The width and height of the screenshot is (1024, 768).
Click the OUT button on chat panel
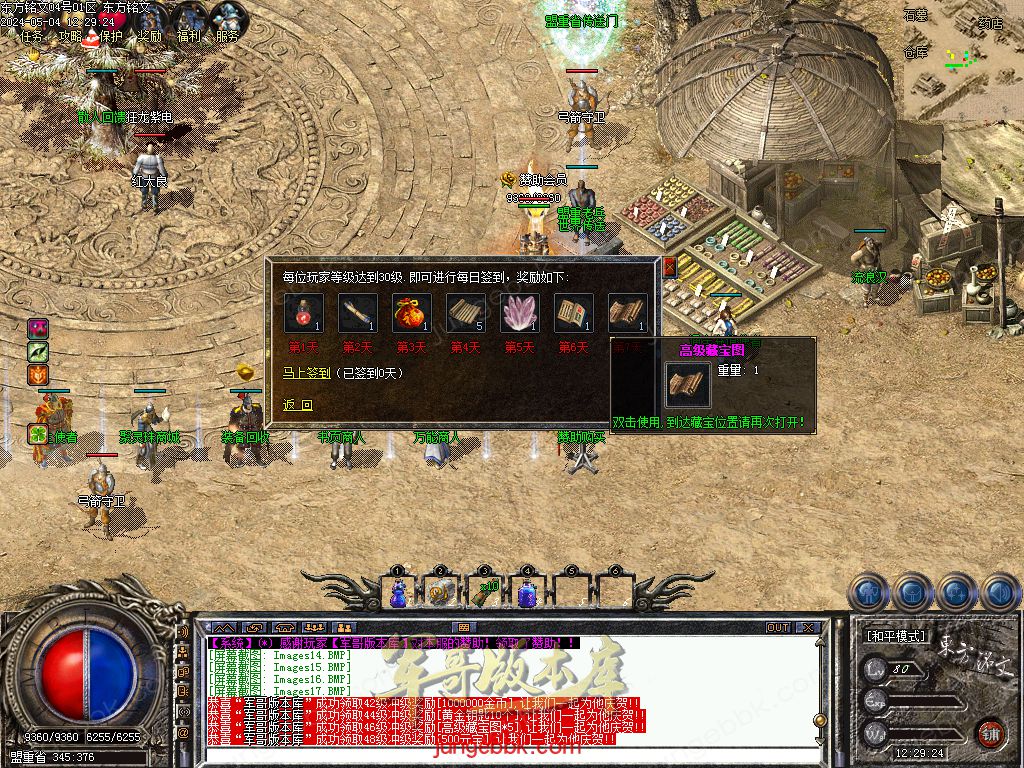(778, 628)
